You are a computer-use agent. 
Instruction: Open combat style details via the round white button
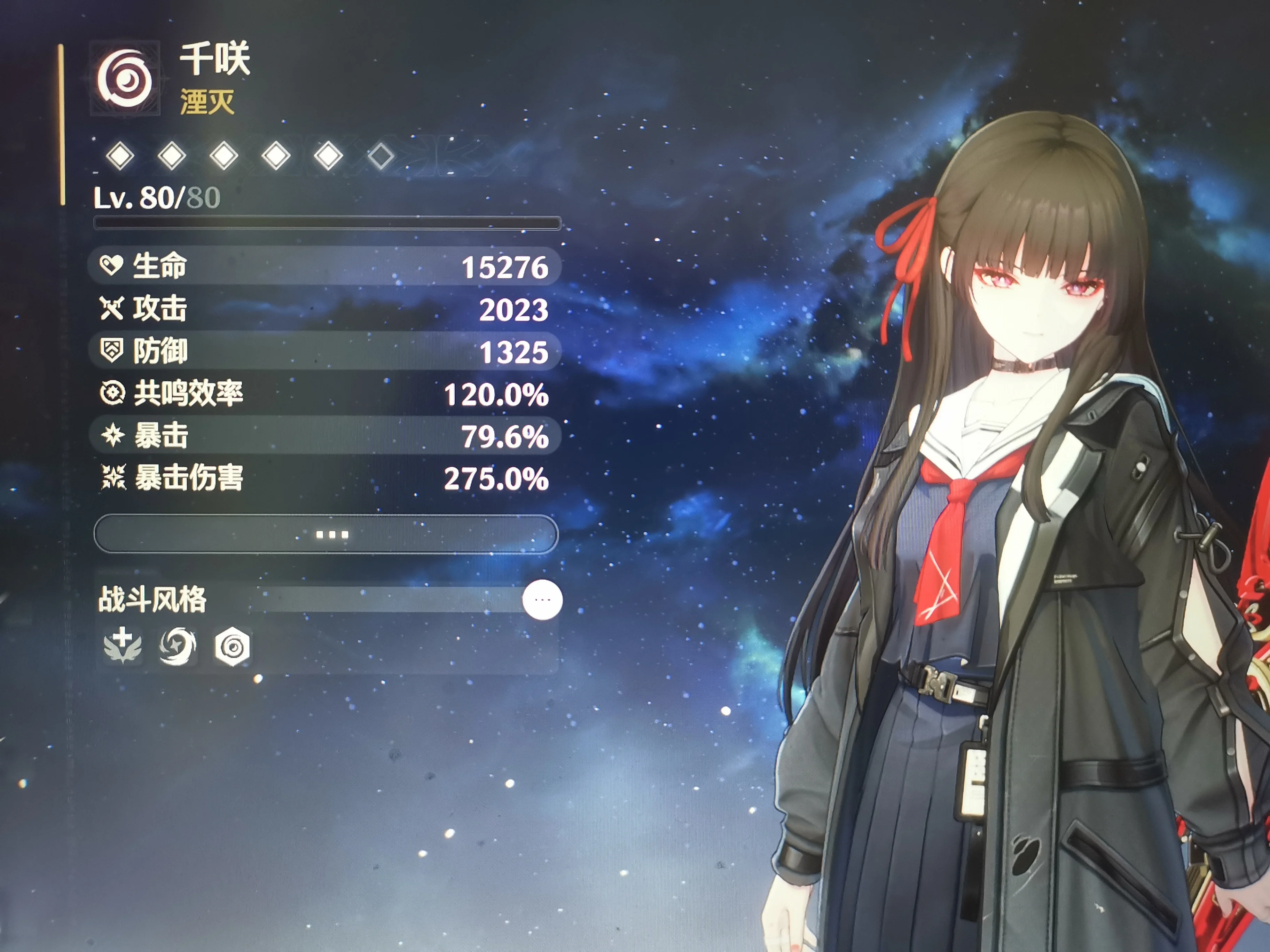click(x=542, y=600)
